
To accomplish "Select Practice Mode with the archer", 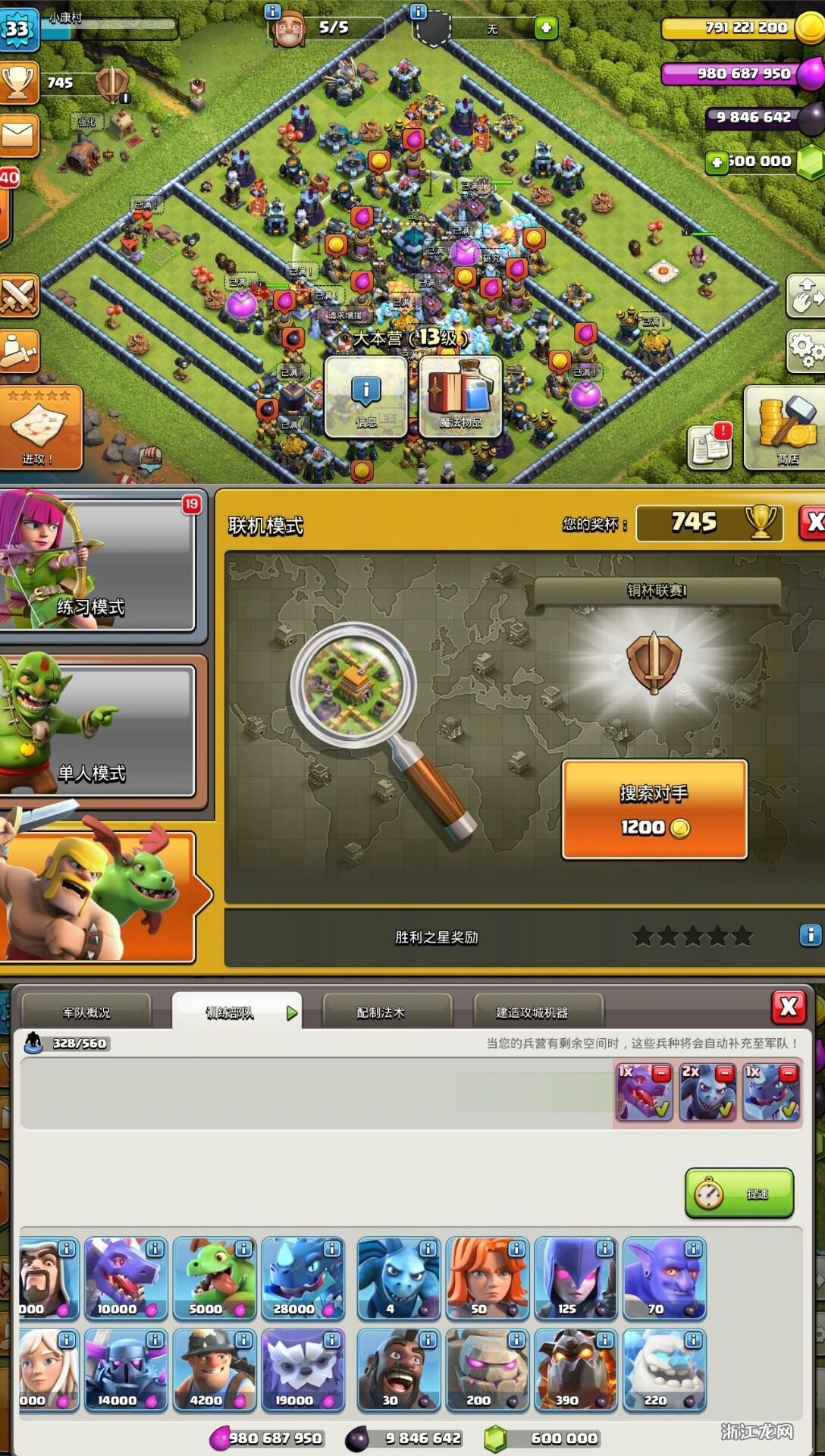I will pyautogui.click(x=99, y=565).
